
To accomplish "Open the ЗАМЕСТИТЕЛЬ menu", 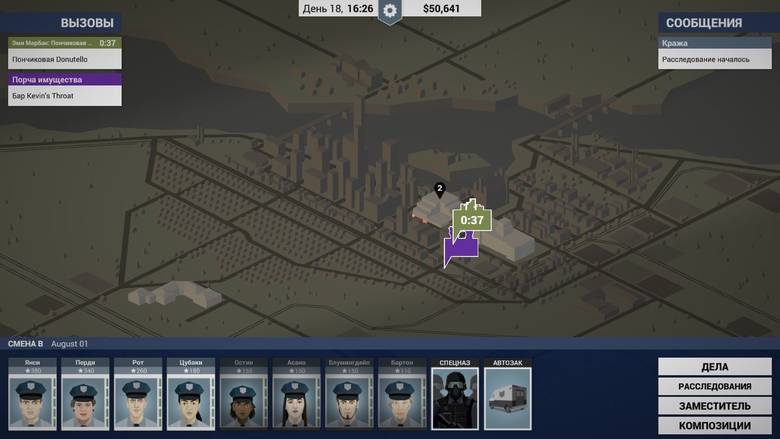I will click(714, 406).
